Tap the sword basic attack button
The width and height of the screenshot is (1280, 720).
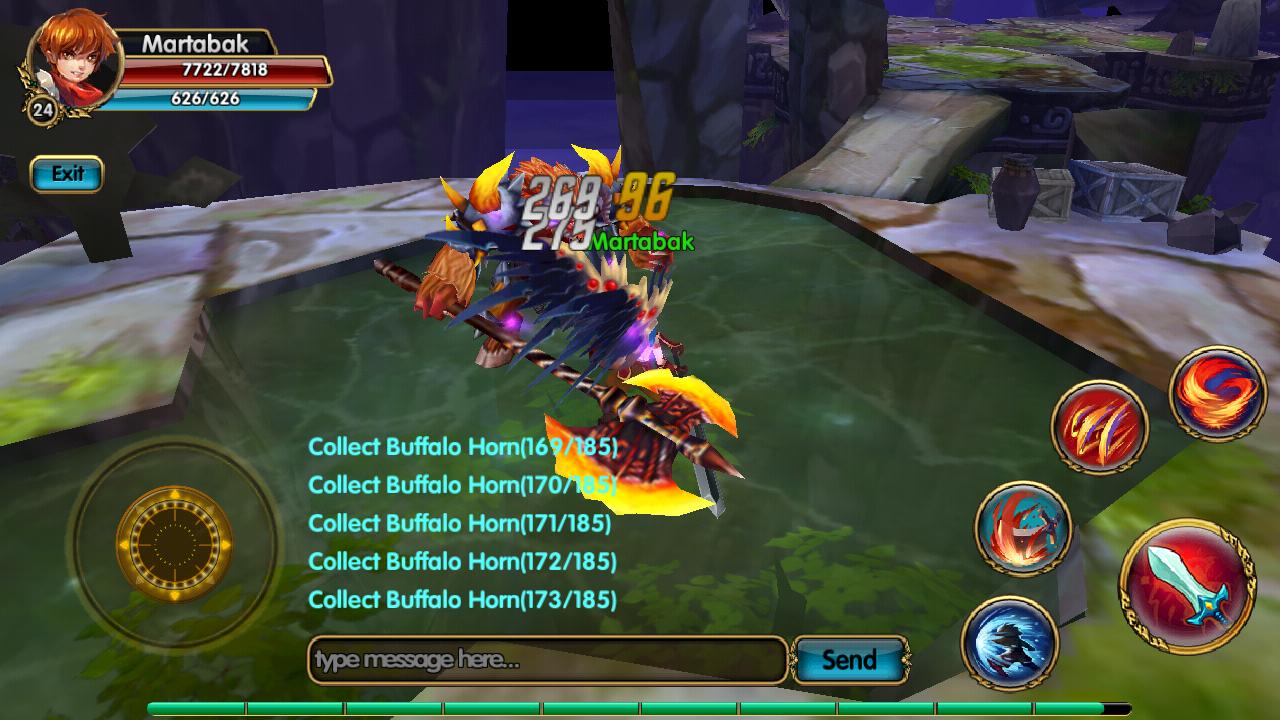[x=1186, y=586]
